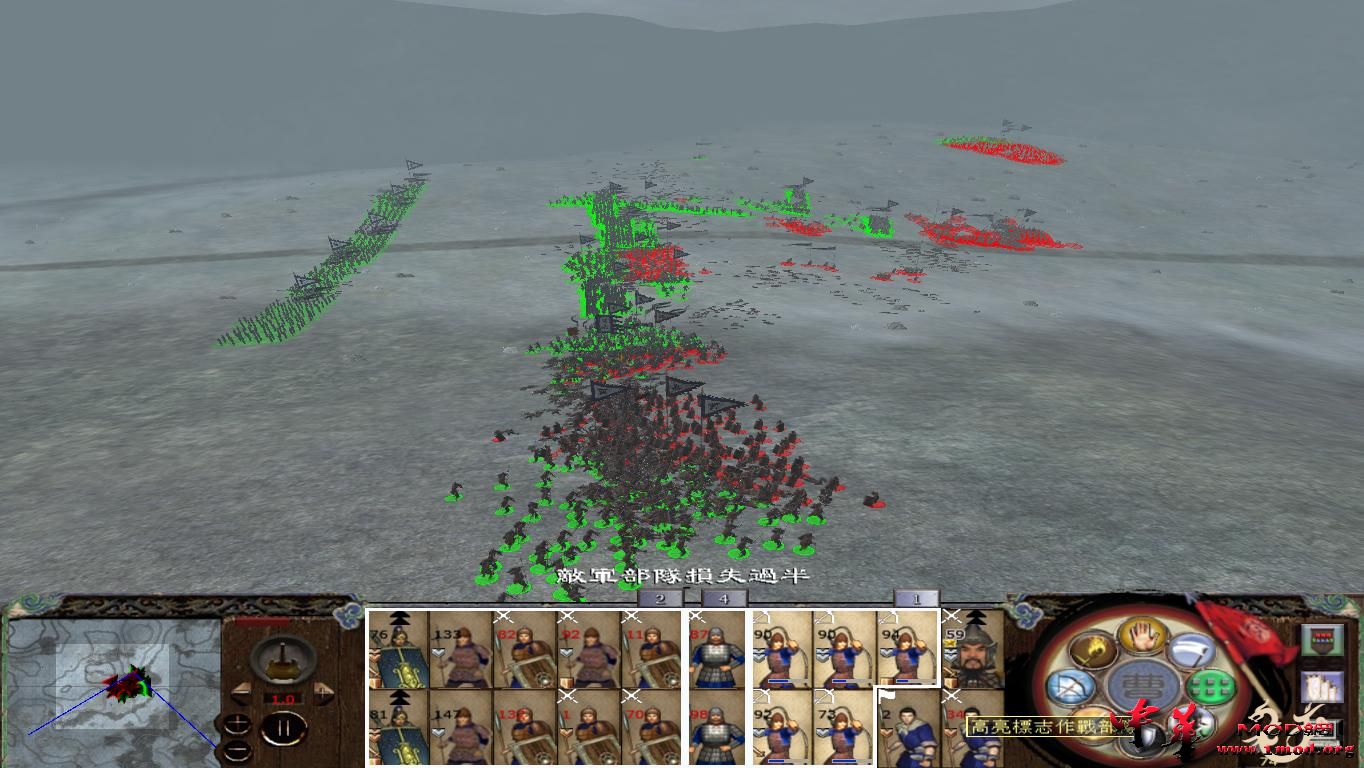Open the green unit grouping icon
The image size is (1364, 768).
click(x=1209, y=687)
